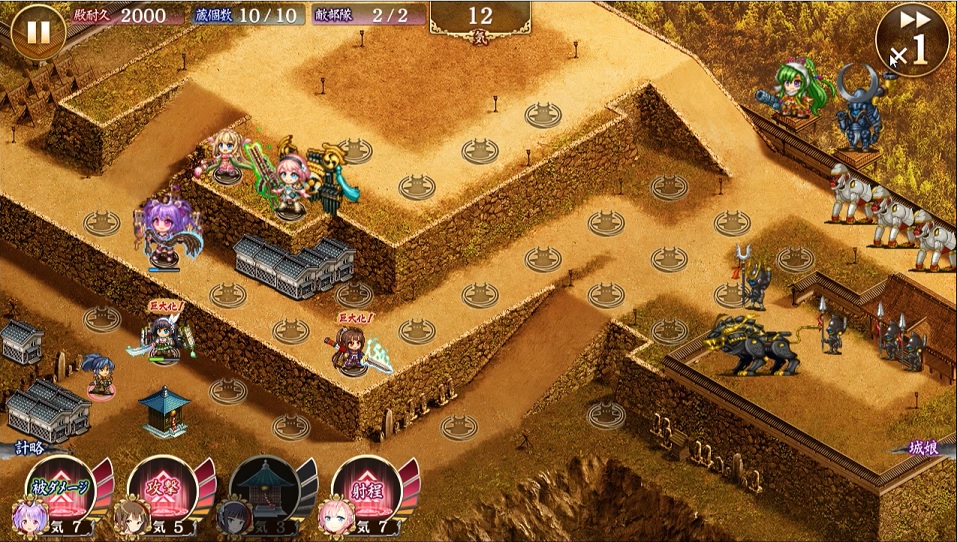The width and height of the screenshot is (957, 542).
Task: Activate the 射程 range stratagem
Action: pos(367,490)
